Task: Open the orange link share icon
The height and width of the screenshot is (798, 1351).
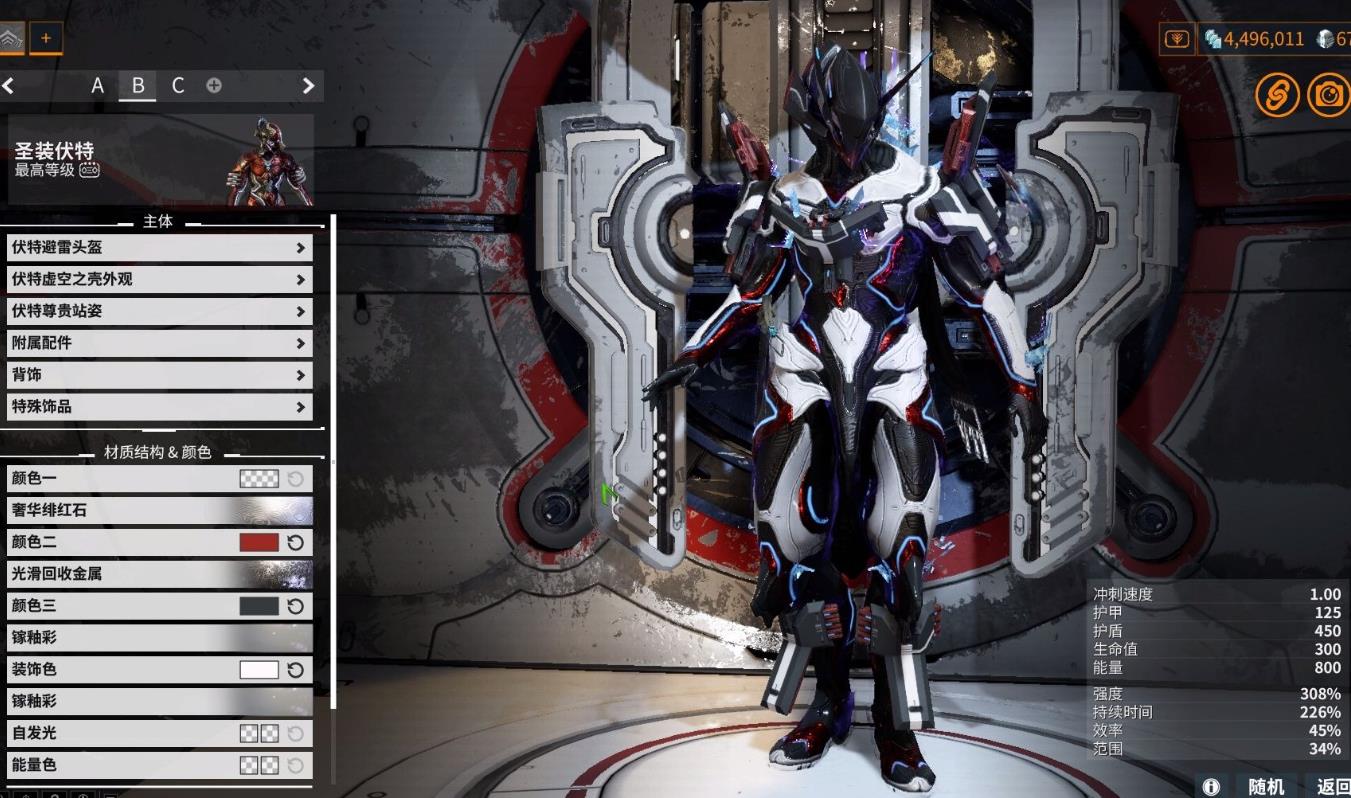Action: (1277, 95)
